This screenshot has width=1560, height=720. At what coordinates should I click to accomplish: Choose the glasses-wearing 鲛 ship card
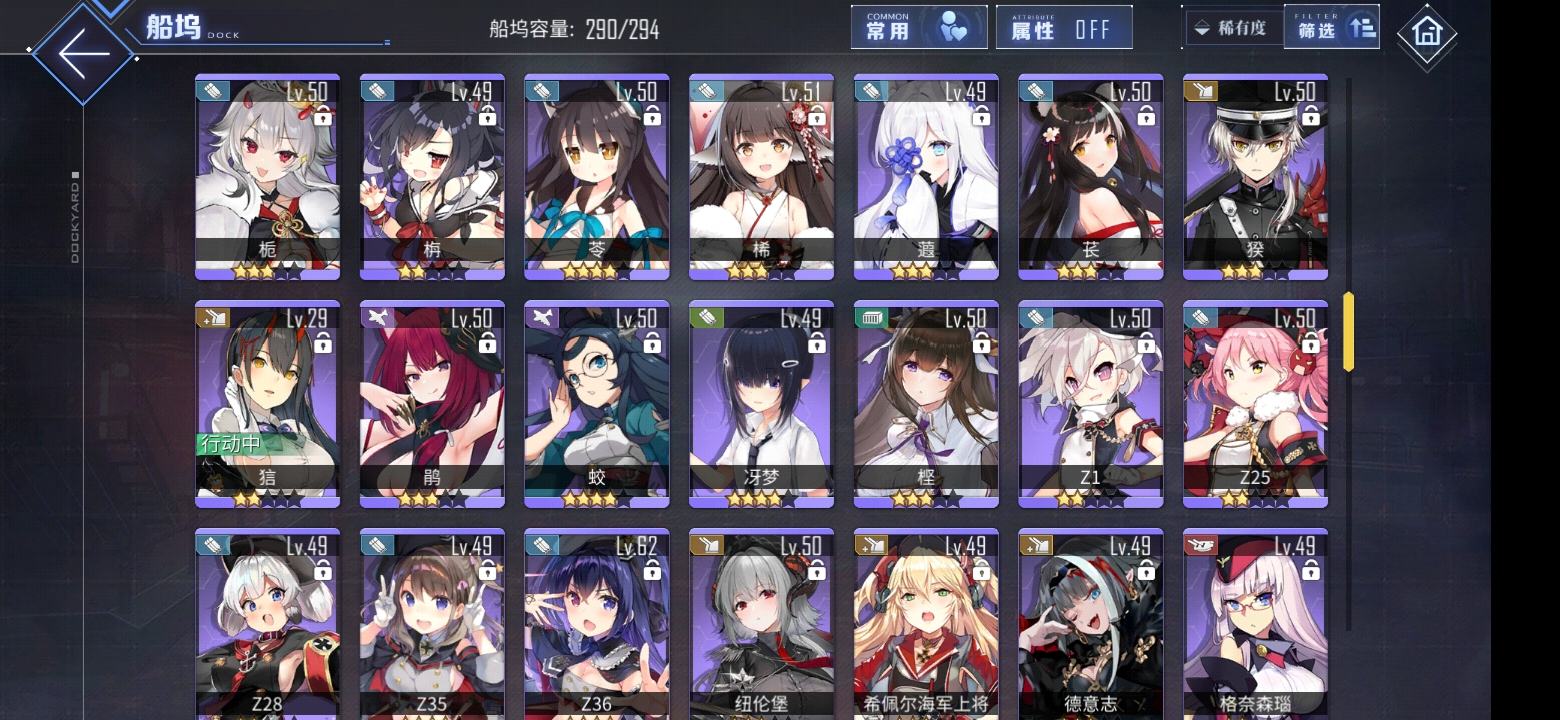(596, 404)
